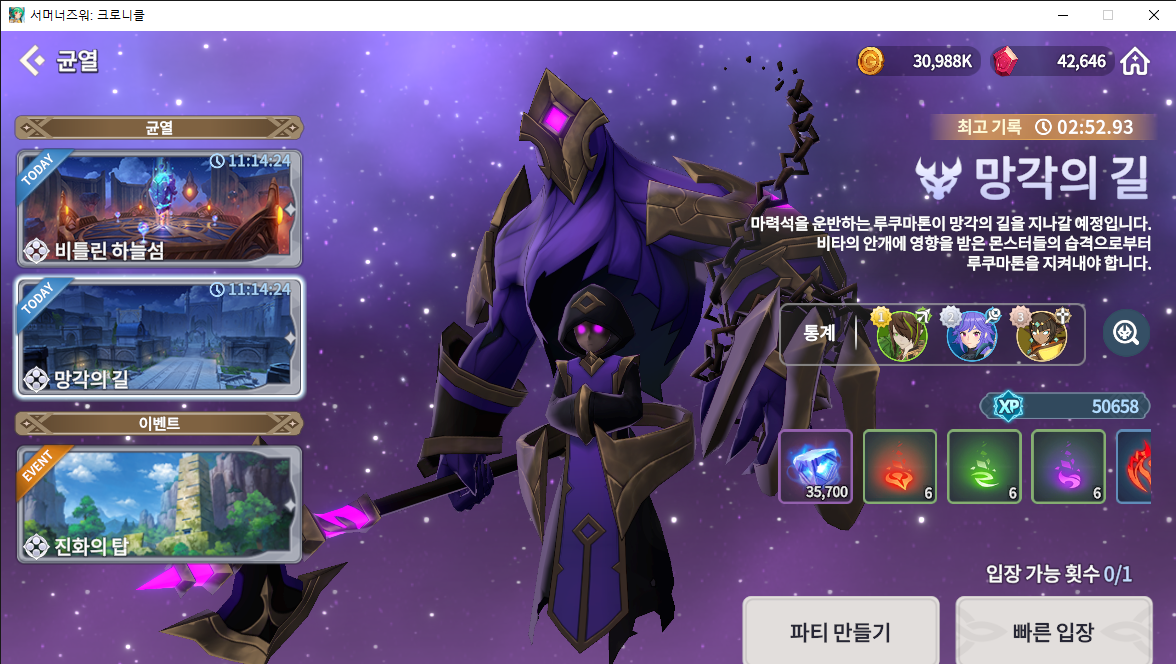
Task: Go back using the 균열 arrow
Action: 33,61
